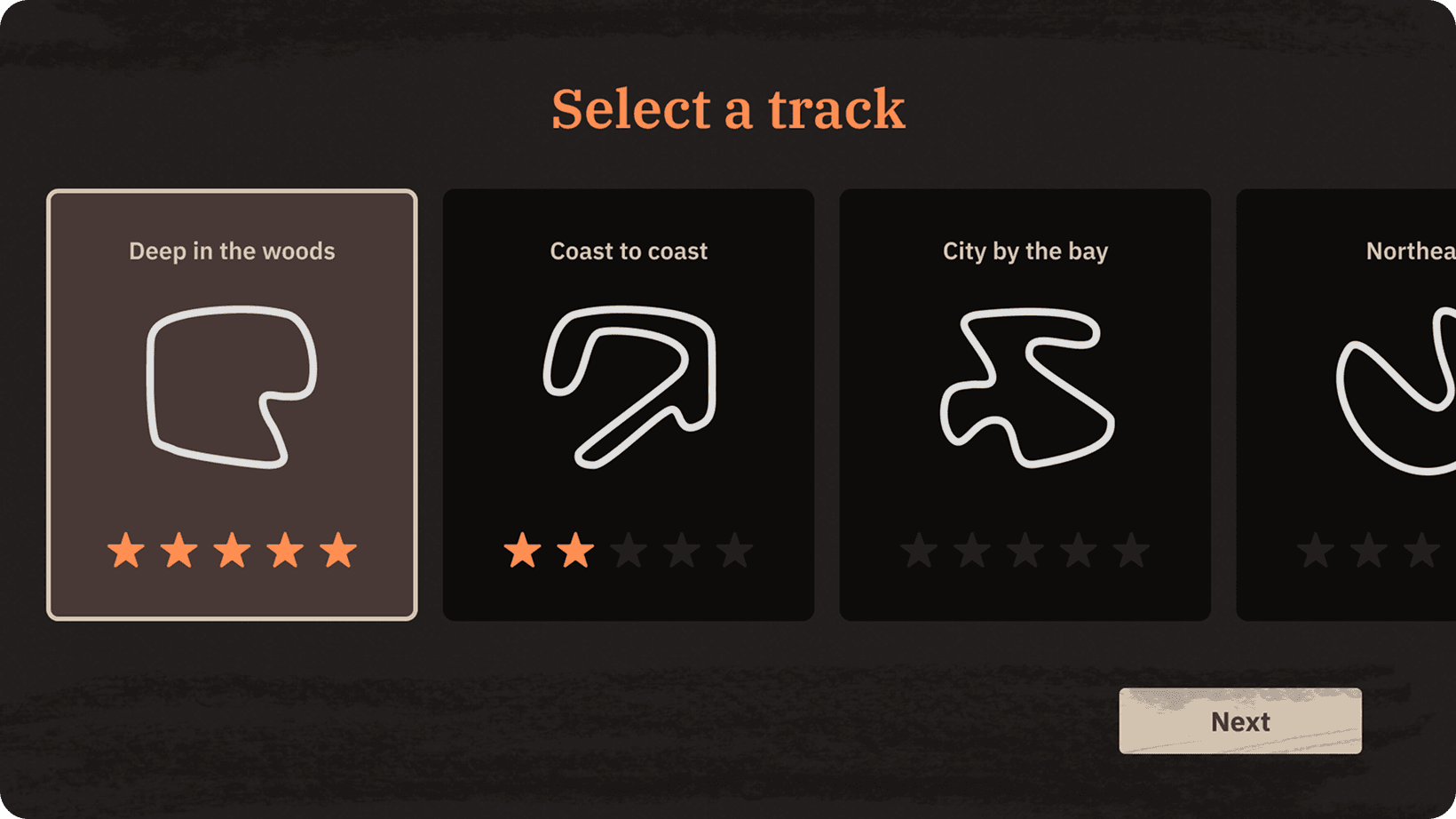Set Deep in the woods rating to four stars
1456x819 pixels.
pos(284,551)
